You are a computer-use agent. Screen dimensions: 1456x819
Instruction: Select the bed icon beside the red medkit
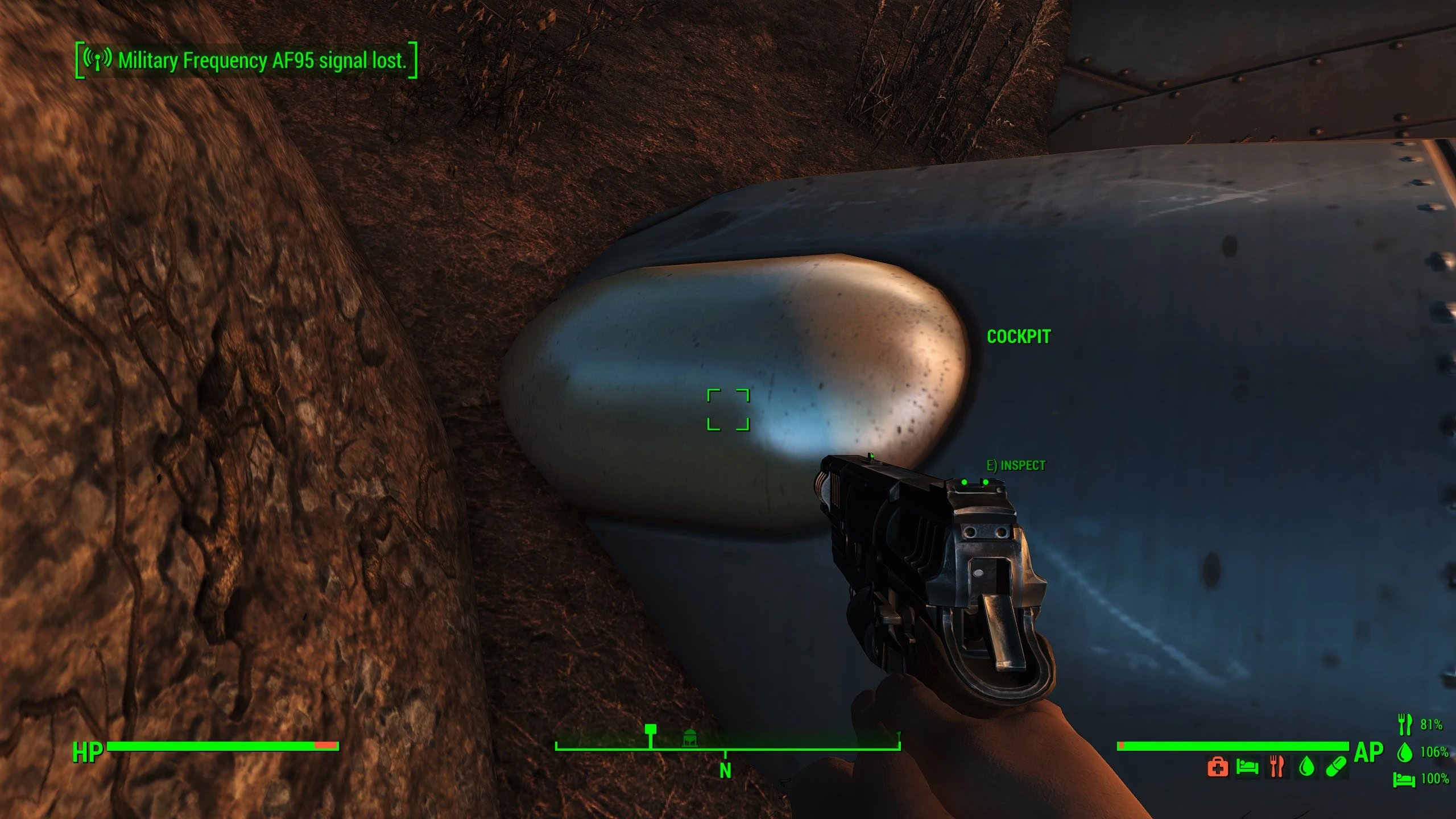point(1247,767)
